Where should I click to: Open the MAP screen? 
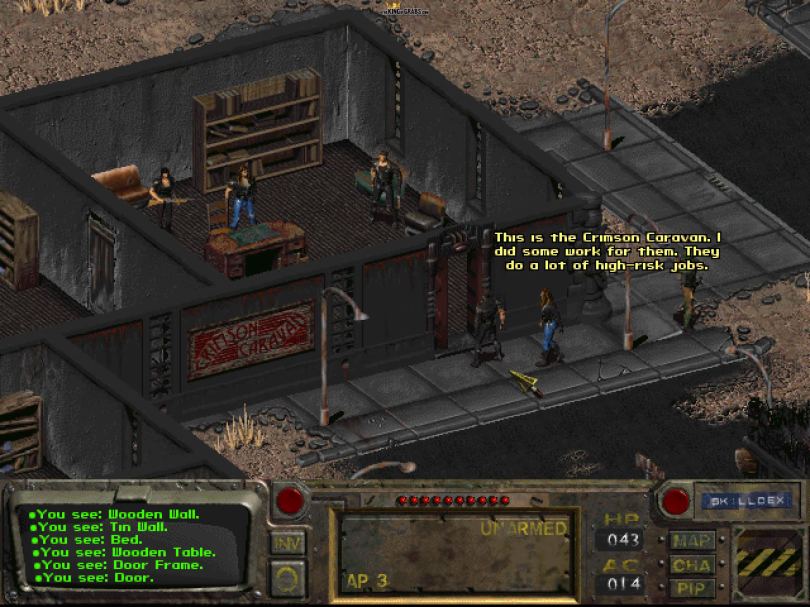pyautogui.click(x=691, y=541)
